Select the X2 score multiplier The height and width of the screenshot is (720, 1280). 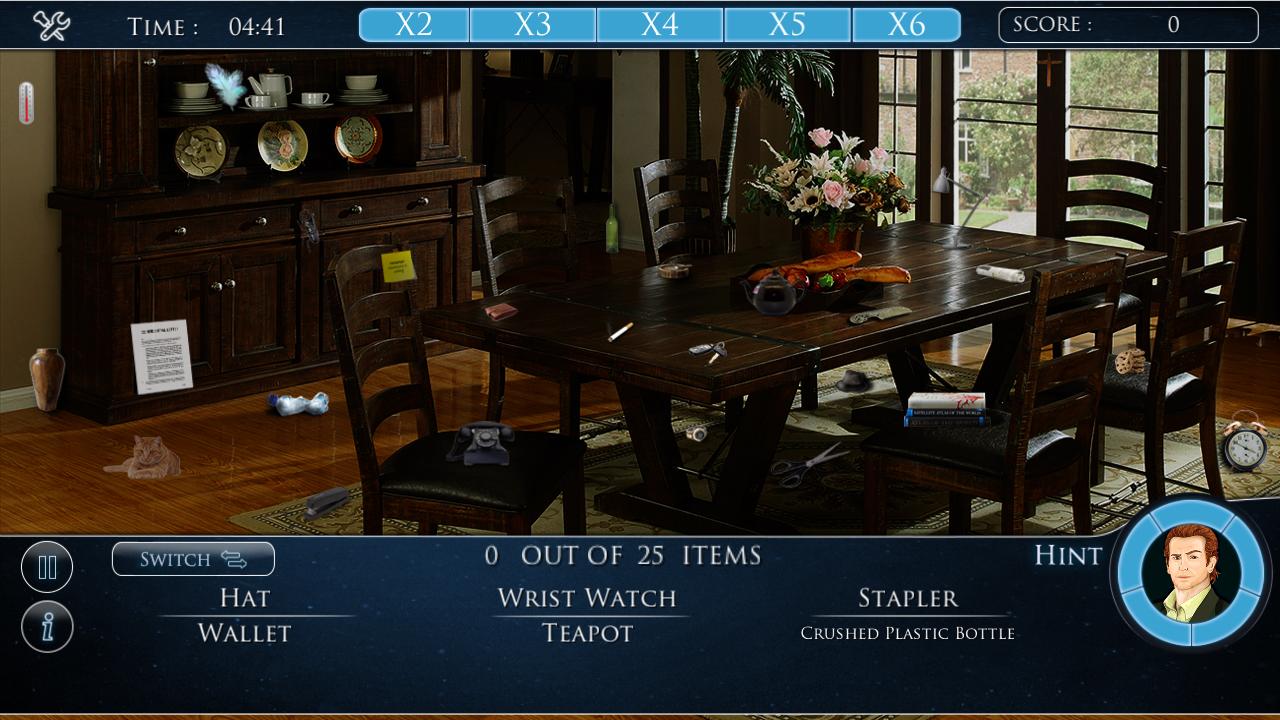tap(419, 23)
